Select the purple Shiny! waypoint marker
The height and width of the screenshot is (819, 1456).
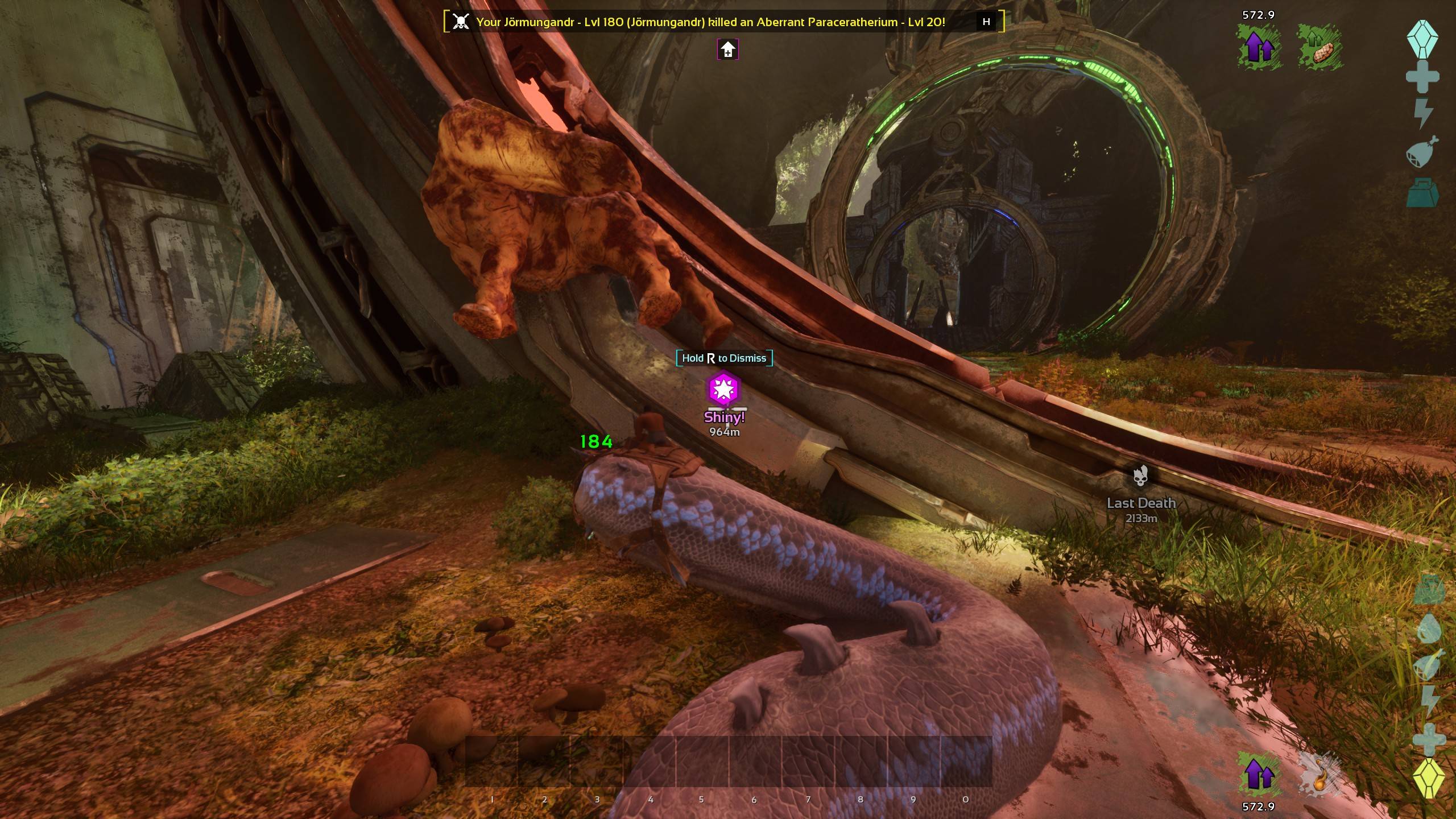point(723,389)
